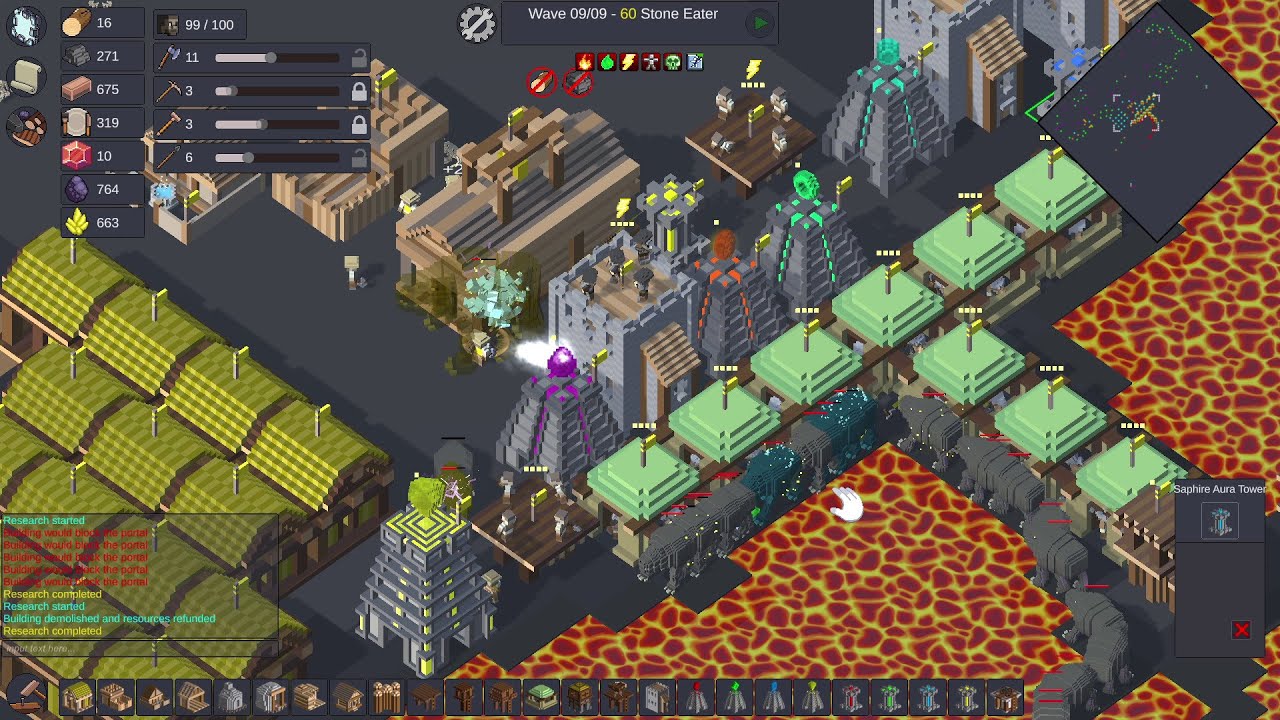
Task: Click the chat input text field
Action: click(x=138, y=649)
